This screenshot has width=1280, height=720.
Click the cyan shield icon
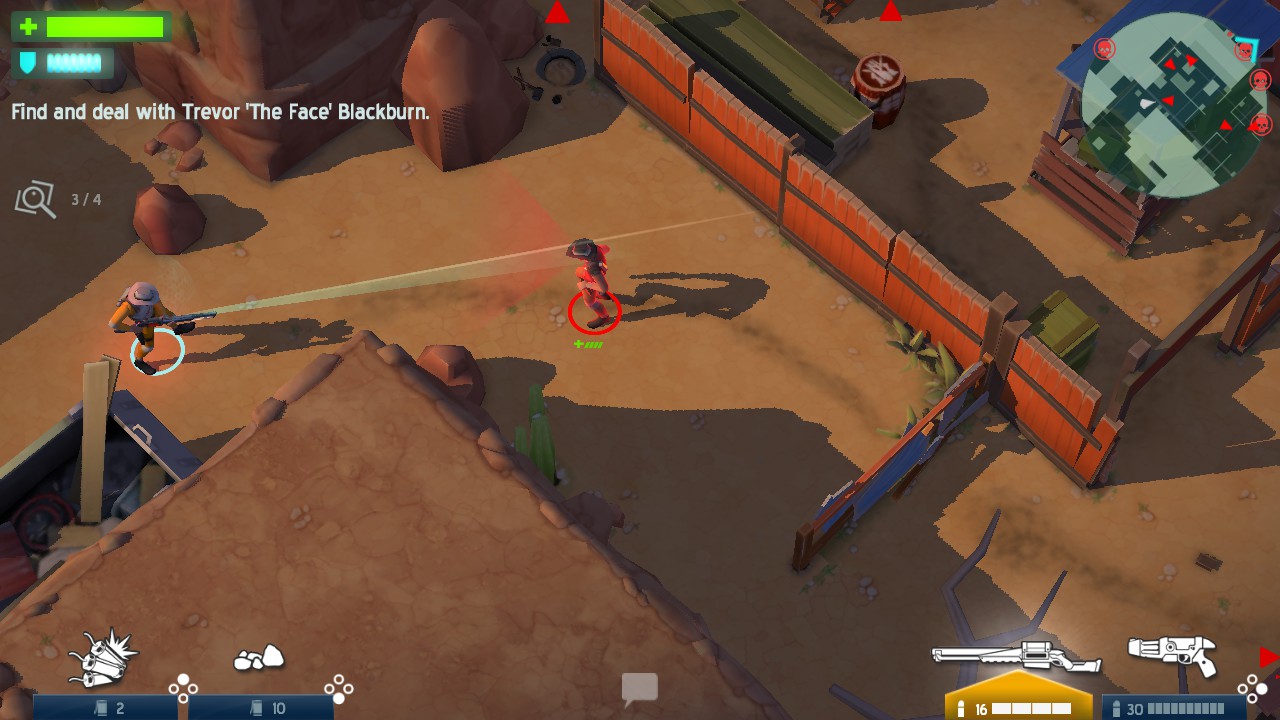(27, 63)
